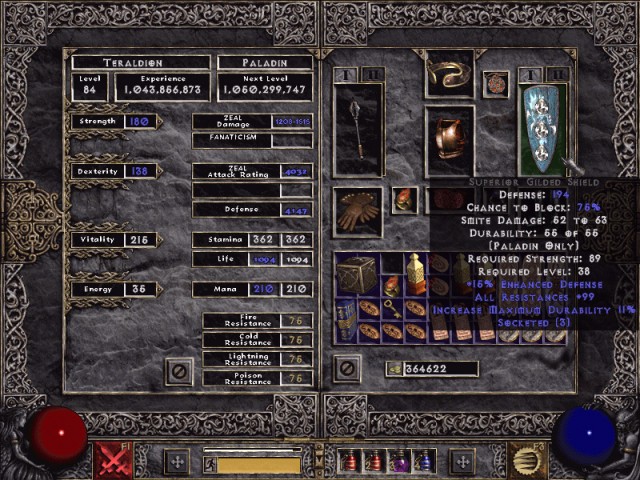The image size is (640, 480).
Task: Close the character stats panel
Action: pos(179,369)
